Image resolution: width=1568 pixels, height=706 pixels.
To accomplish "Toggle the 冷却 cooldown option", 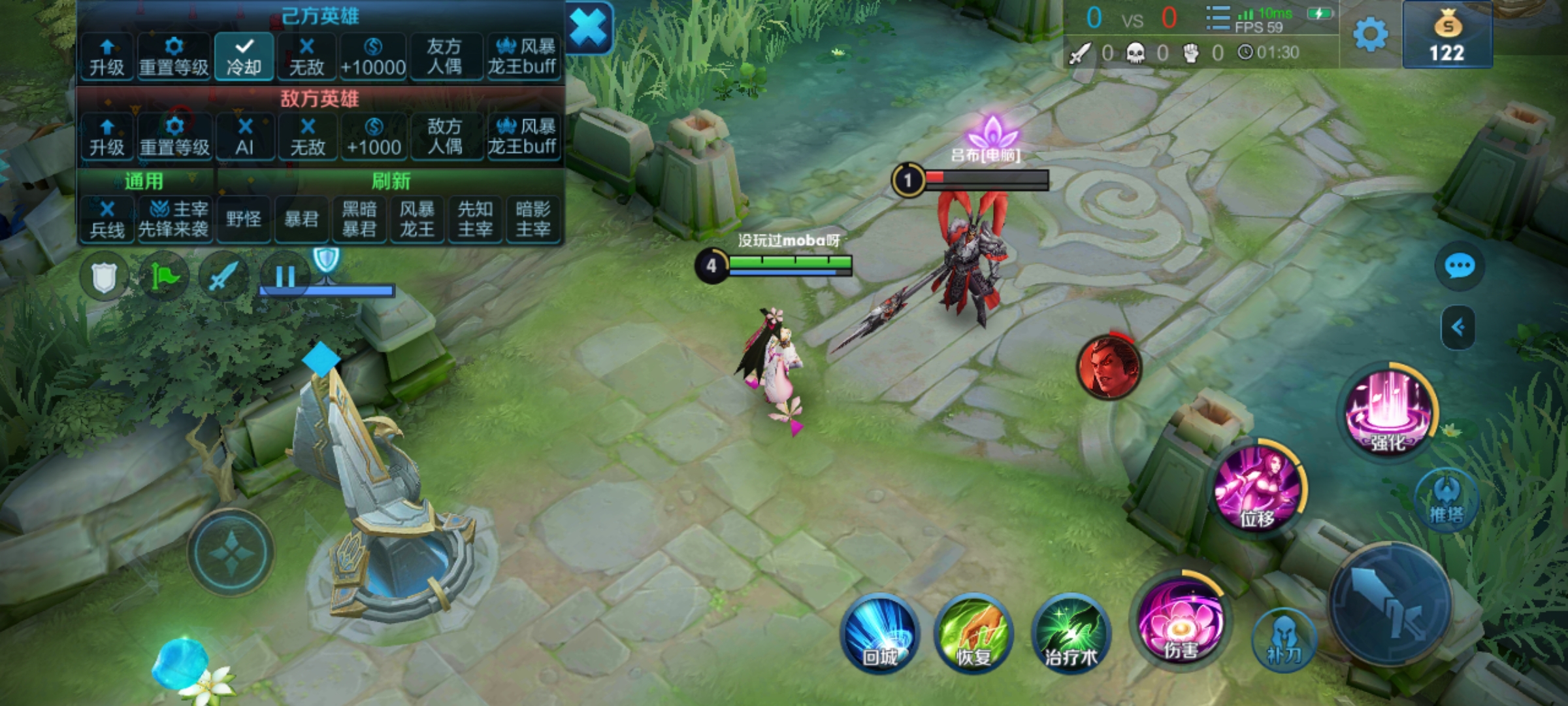I will [x=244, y=57].
